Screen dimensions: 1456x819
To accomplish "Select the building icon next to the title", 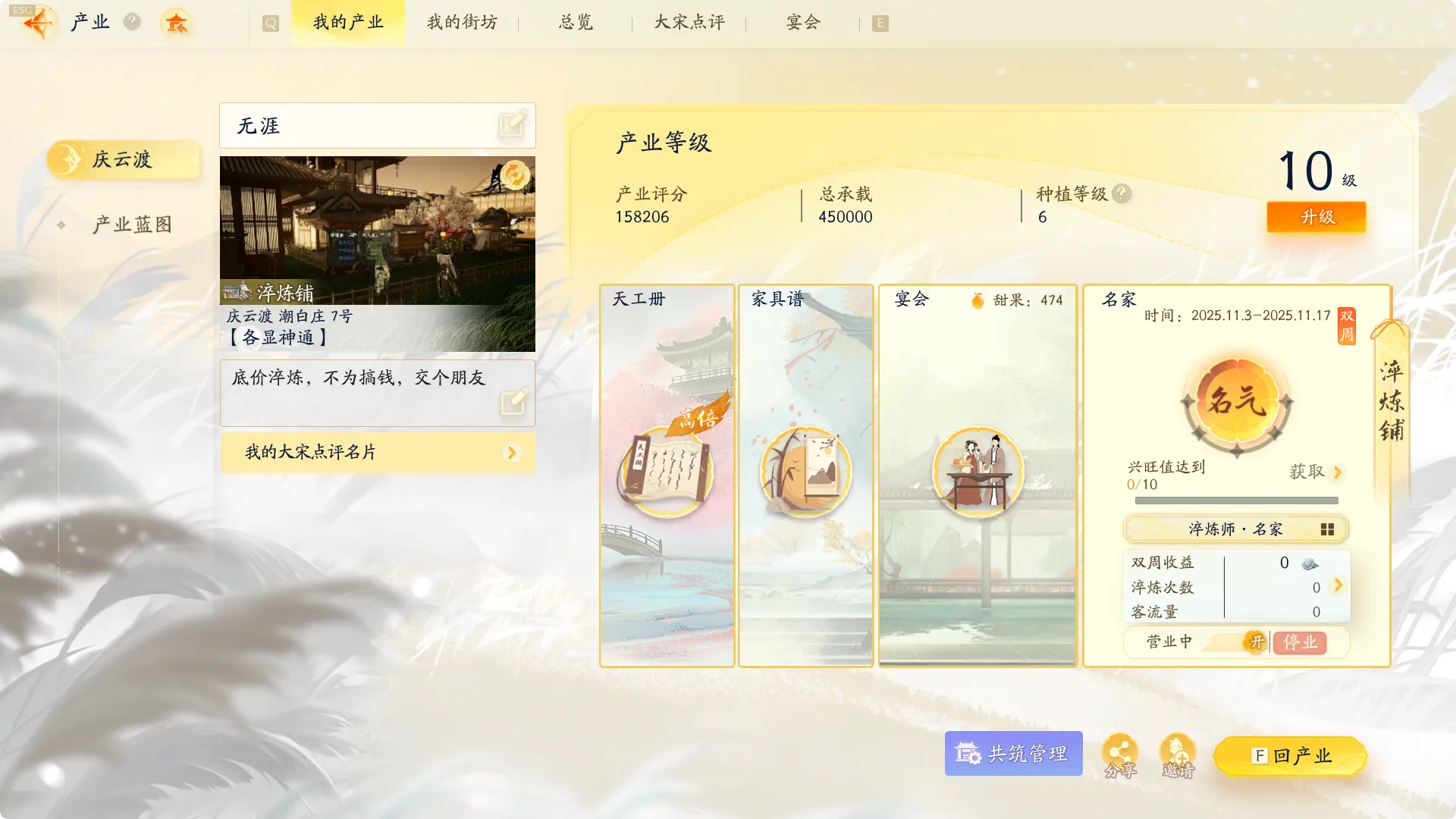I will coord(177,24).
